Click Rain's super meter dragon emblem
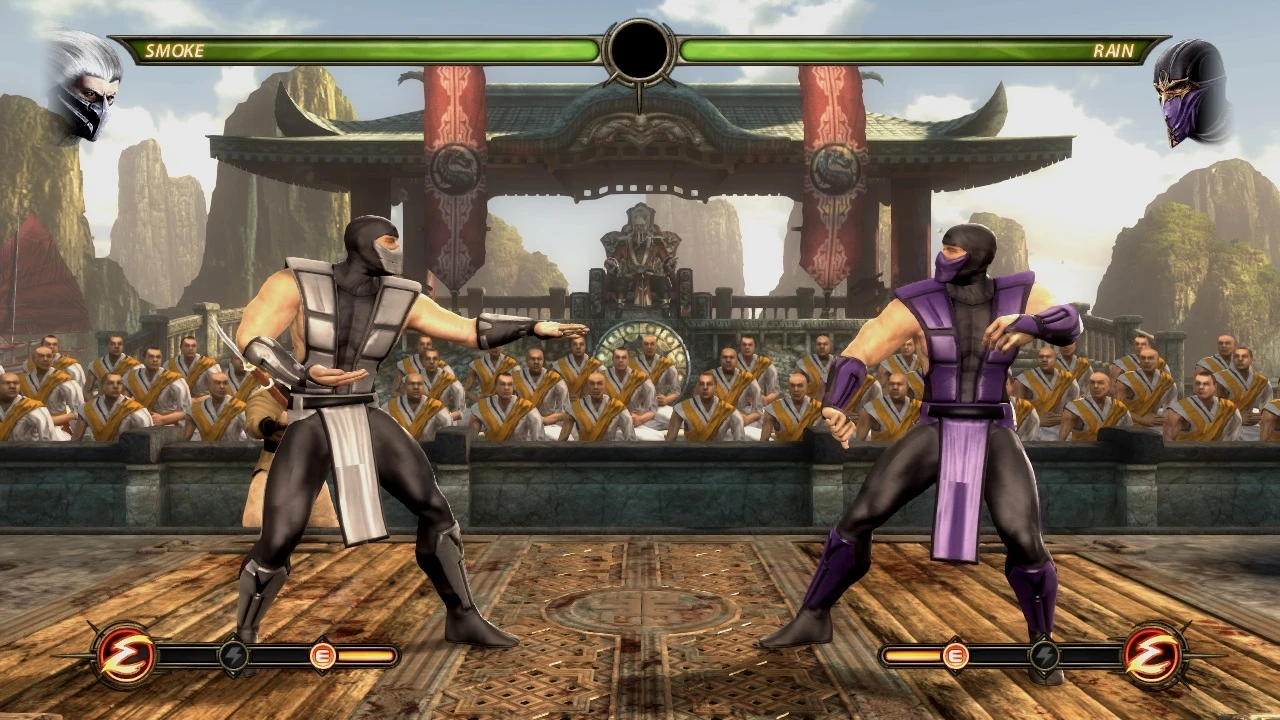 click(x=1153, y=655)
